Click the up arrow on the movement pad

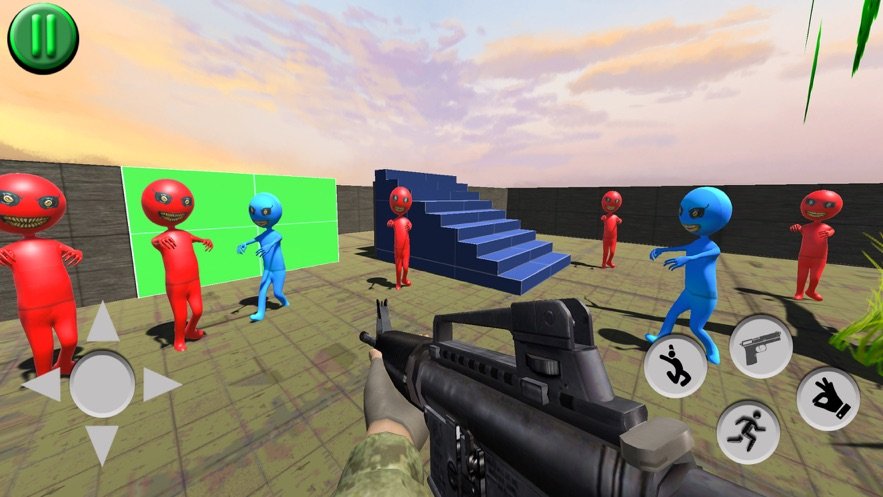(102, 324)
